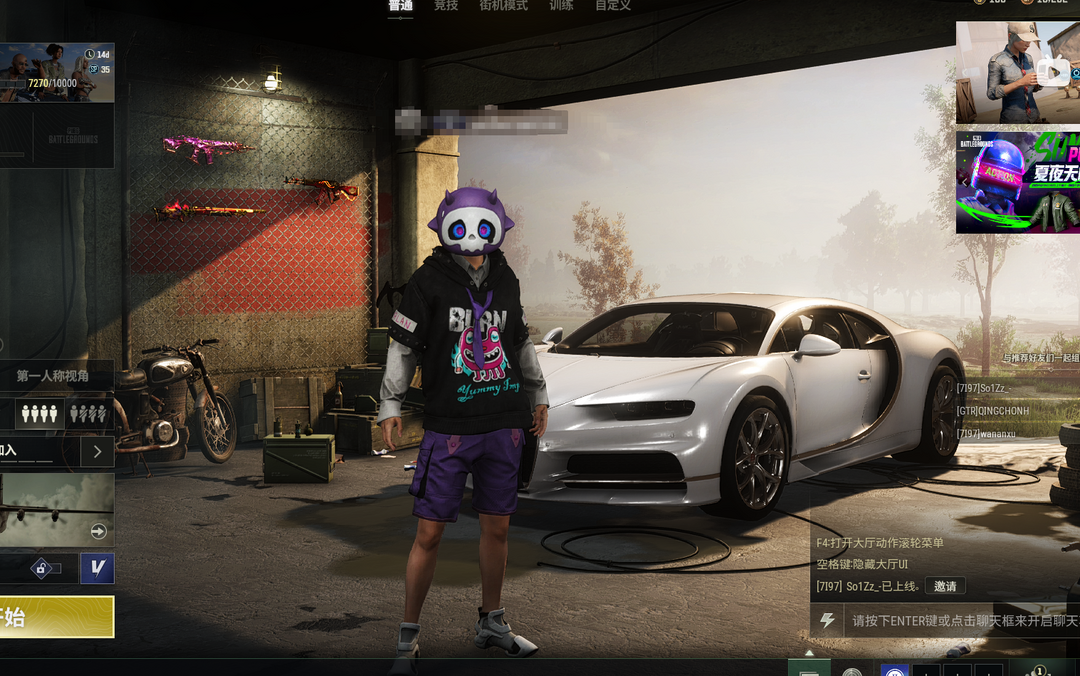
Task: Open the survivor pass progress banner
Action: [57, 73]
